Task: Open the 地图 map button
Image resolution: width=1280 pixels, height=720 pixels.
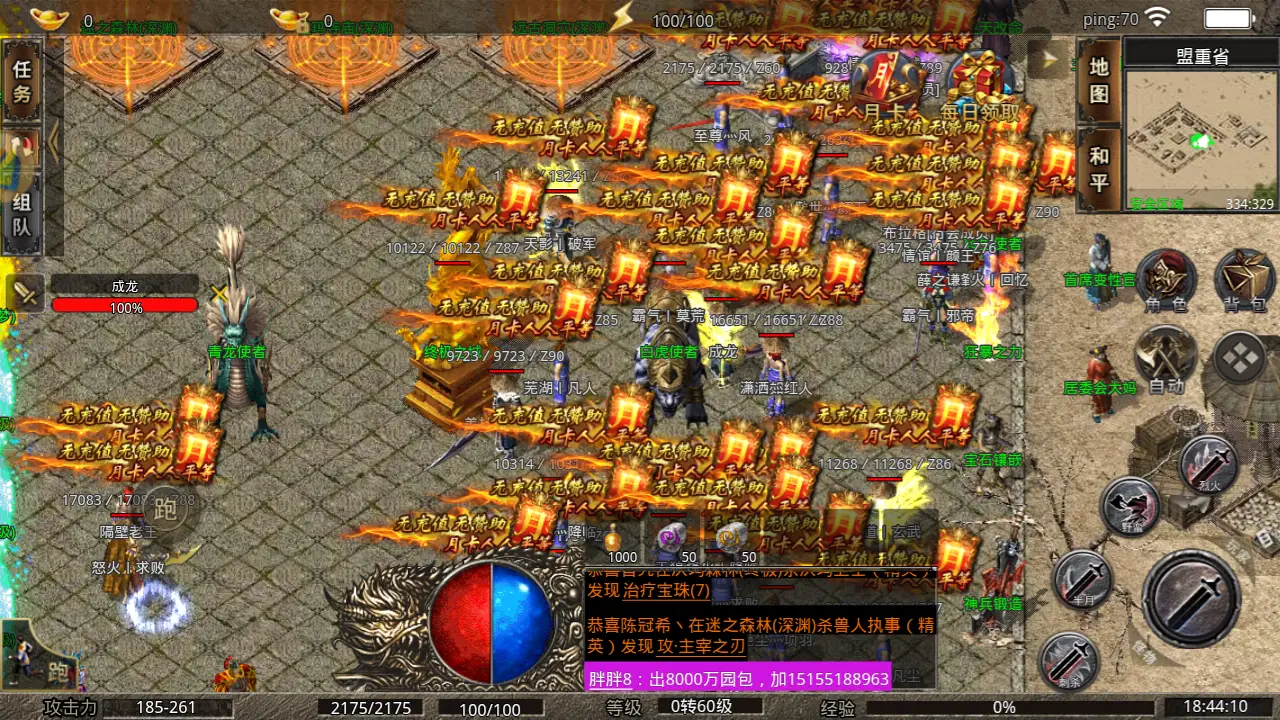Action: coord(1099,81)
